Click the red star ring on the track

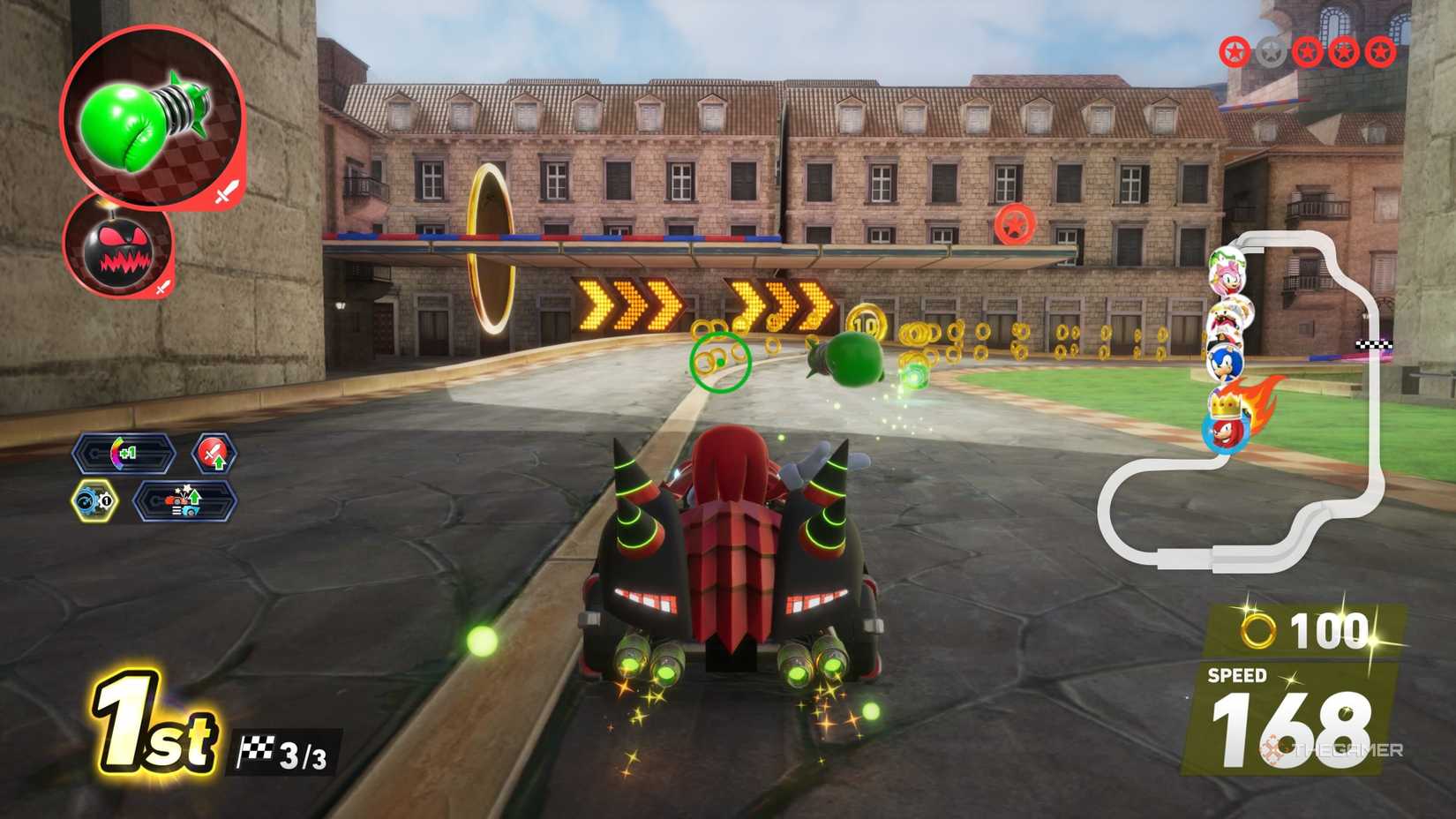click(x=1016, y=223)
